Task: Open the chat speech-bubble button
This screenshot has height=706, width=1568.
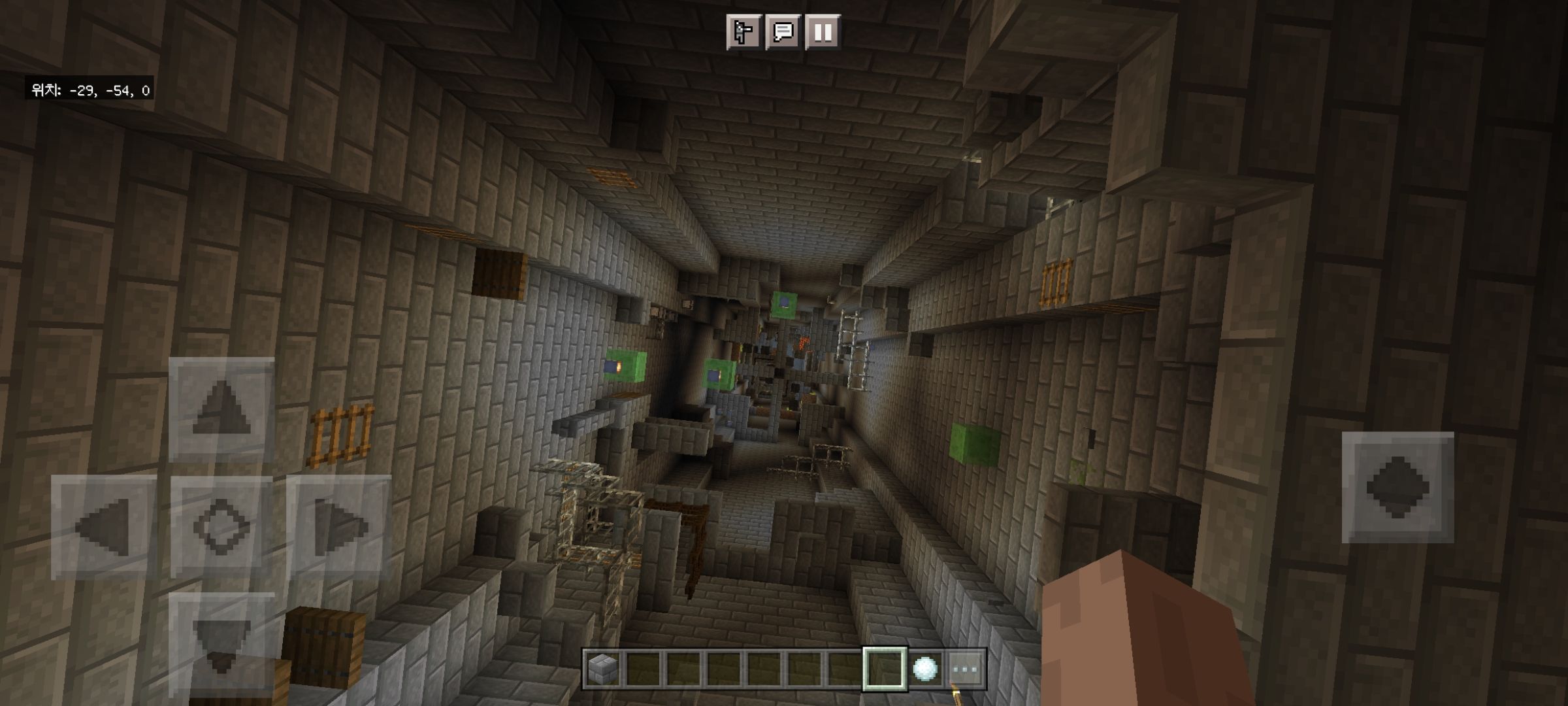Action: click(x=783, y=32)
